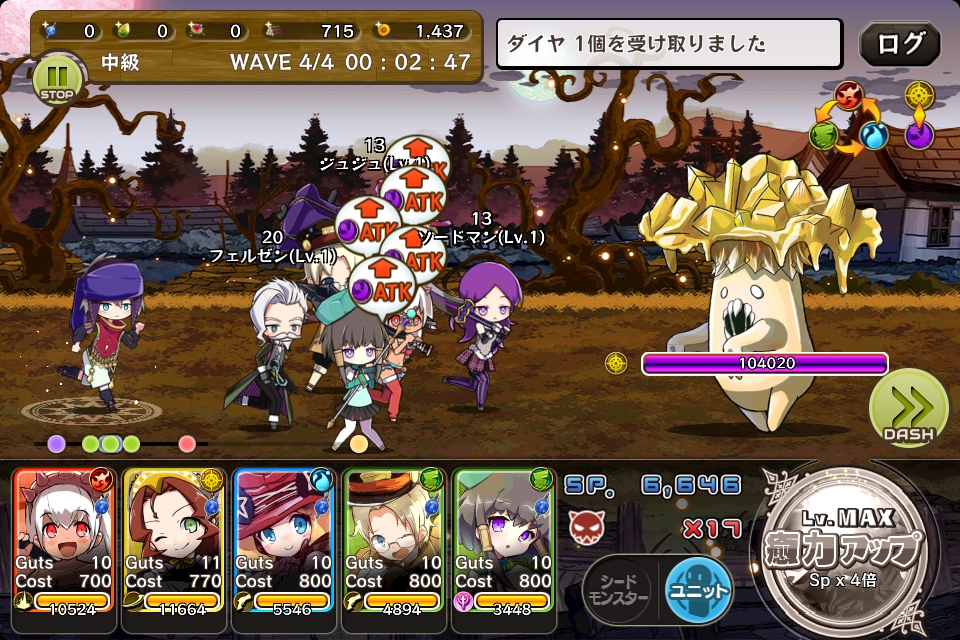
Task: Tap the DASH speed-up button
Action: [908, 408]
